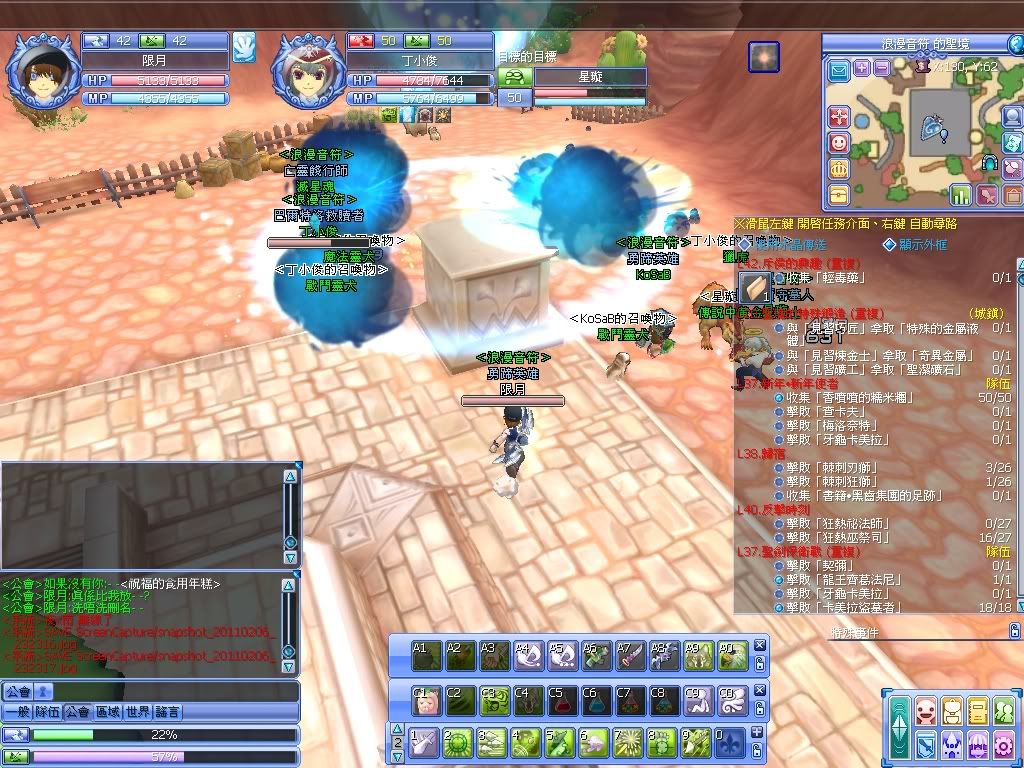Switch chat to the 世界 tab

click(138, 712)
